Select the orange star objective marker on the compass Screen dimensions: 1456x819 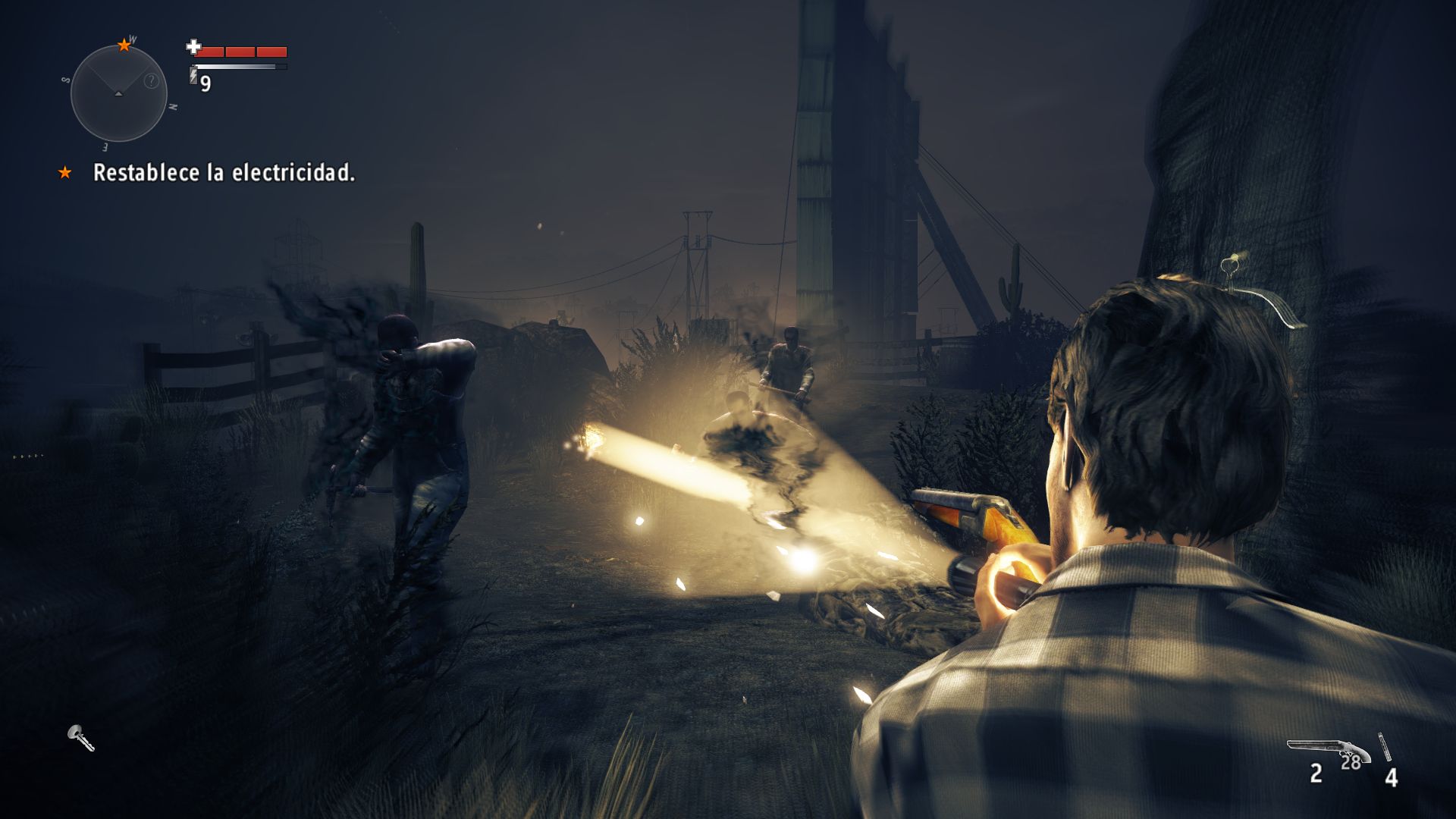tap(124, 45)
